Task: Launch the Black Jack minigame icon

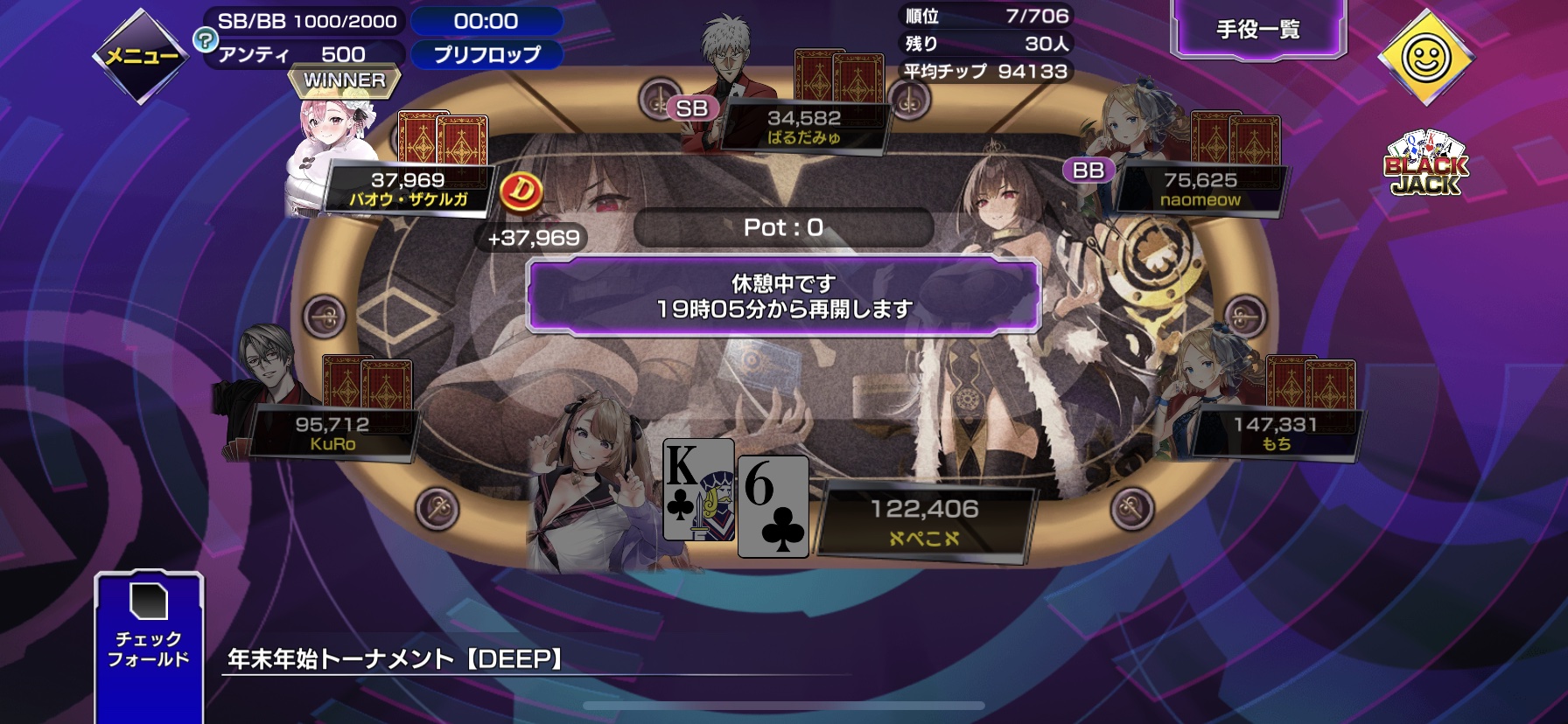Action: [x=1425, y=164]
